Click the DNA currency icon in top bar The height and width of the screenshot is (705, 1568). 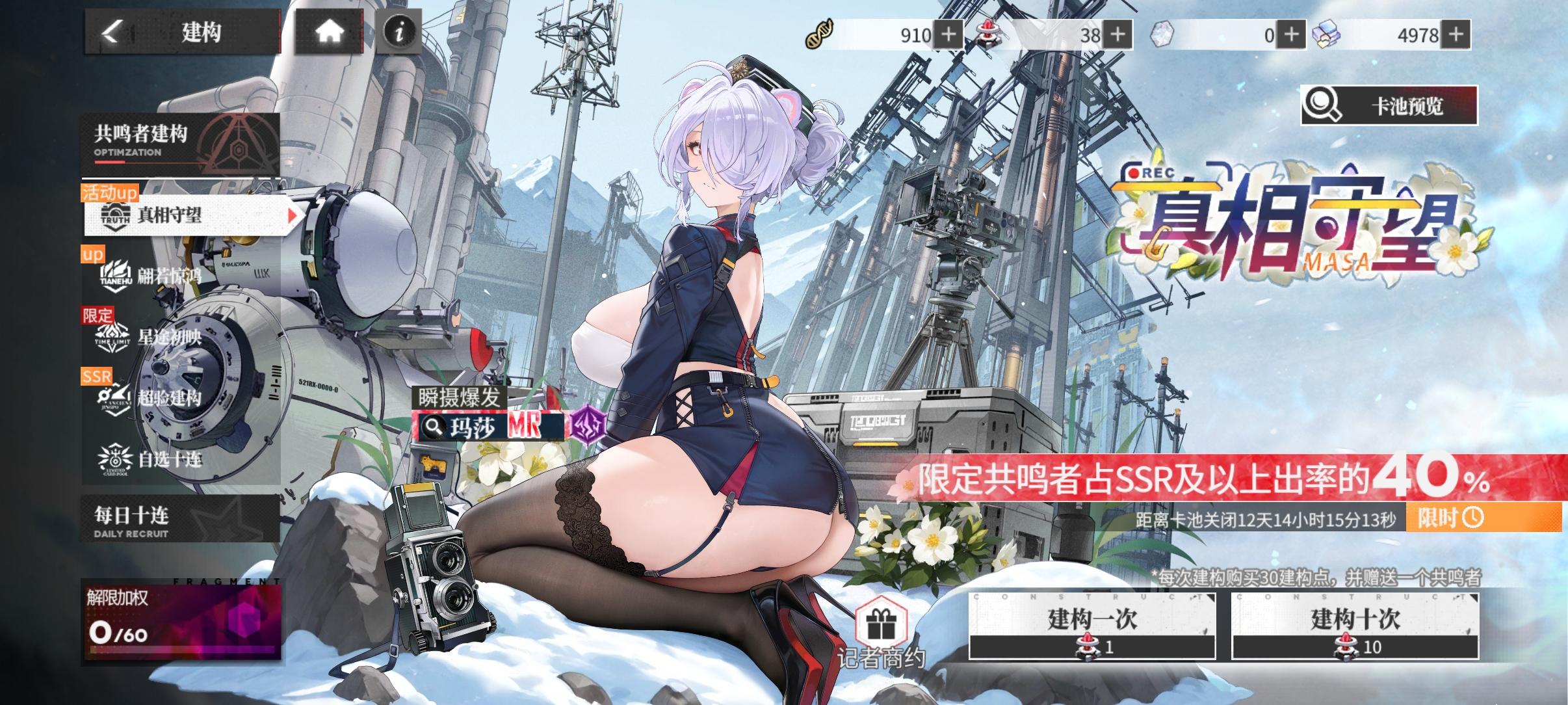pos(818,35)
